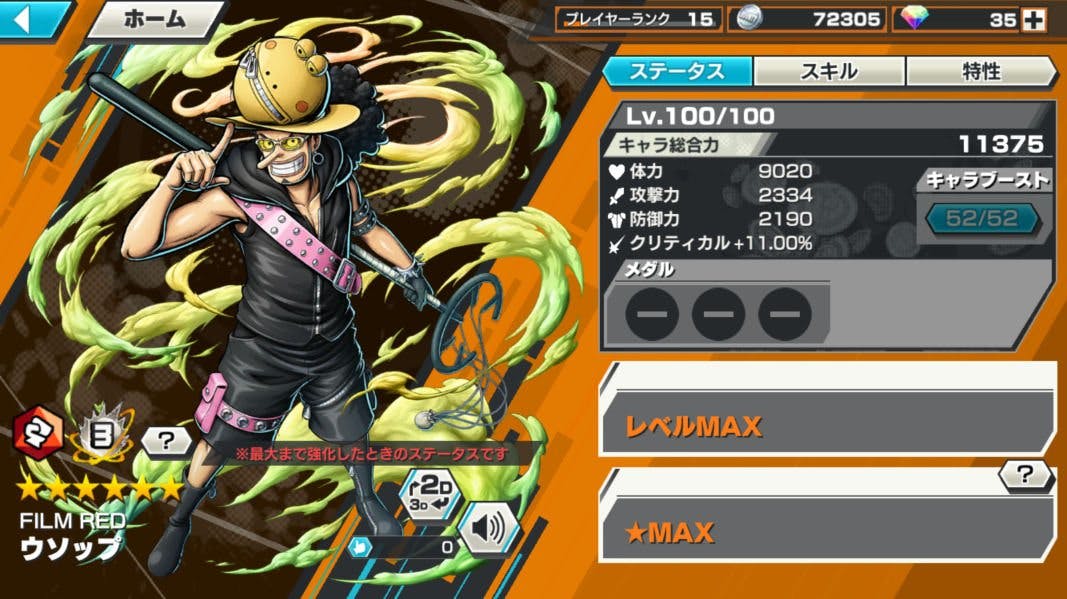Tap the red character style icon
1067x599 pixels.
coord(39,432)
